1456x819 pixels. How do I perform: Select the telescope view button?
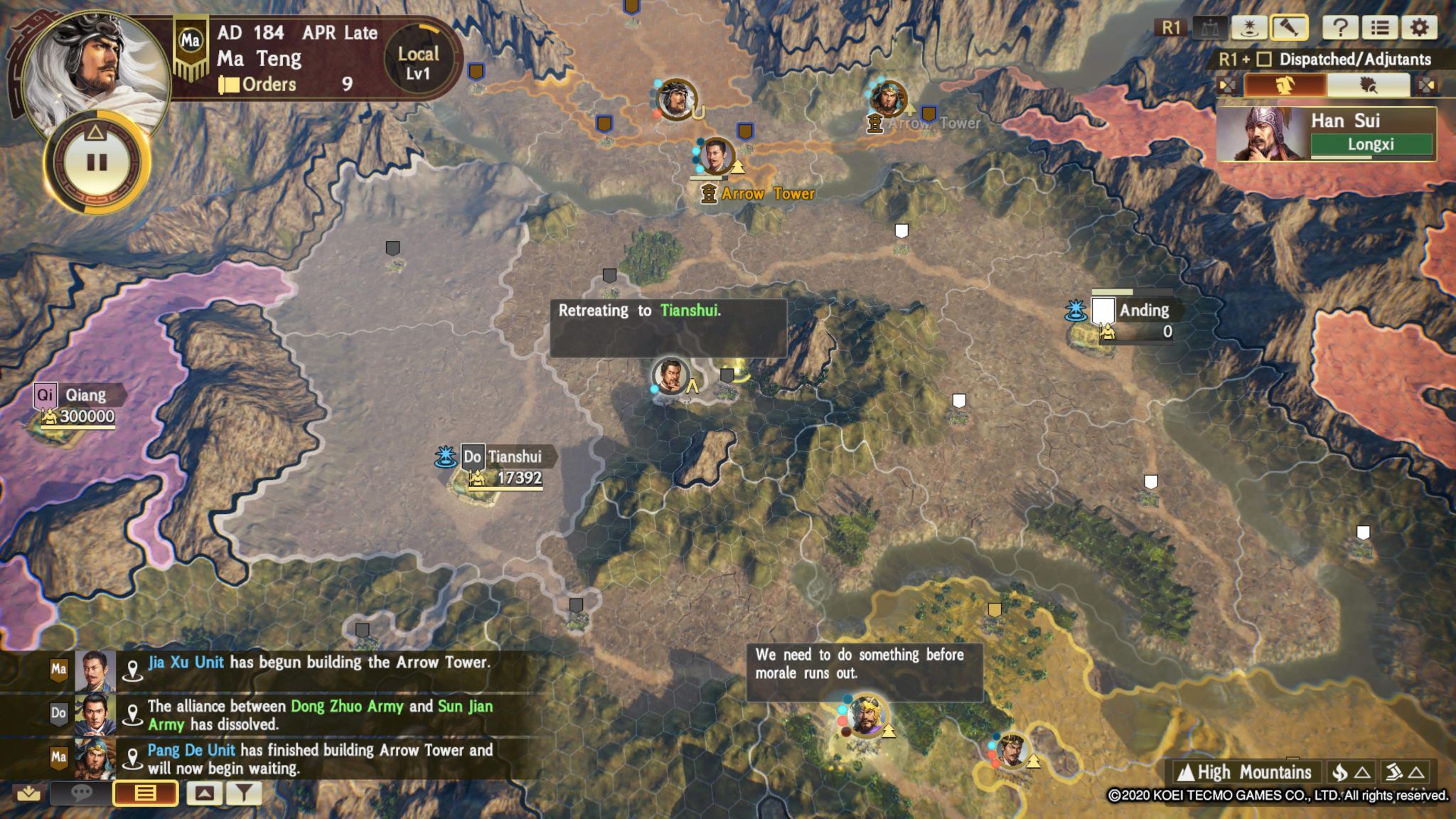(x=1289, y=28)
